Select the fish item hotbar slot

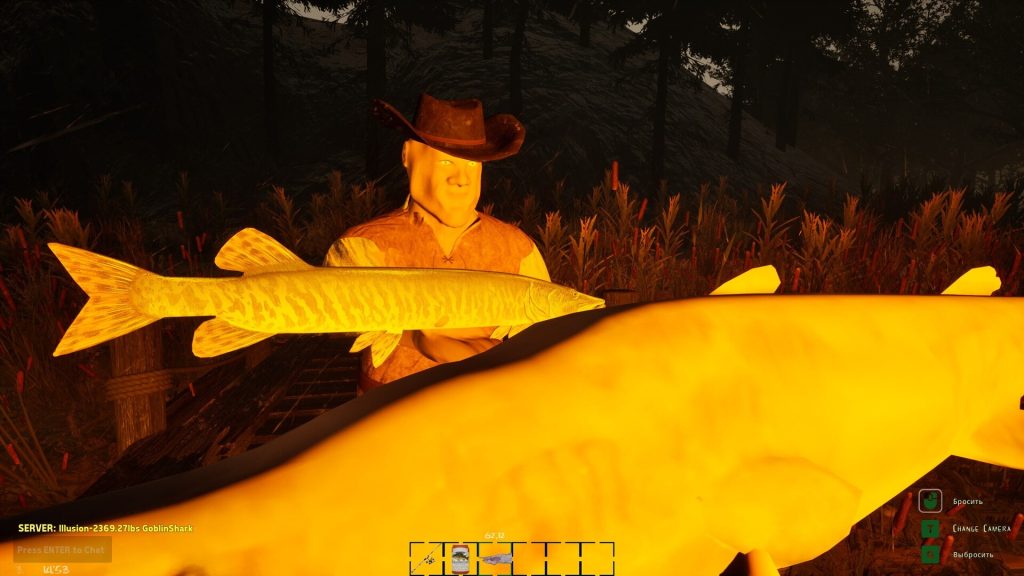pos(495,557)
